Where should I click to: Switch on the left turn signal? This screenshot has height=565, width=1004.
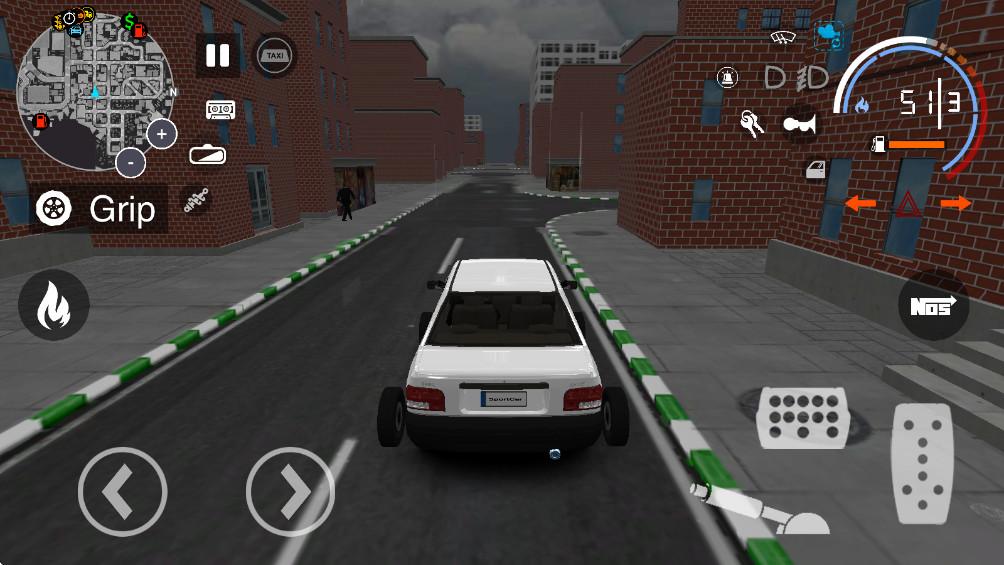[860, 204]
